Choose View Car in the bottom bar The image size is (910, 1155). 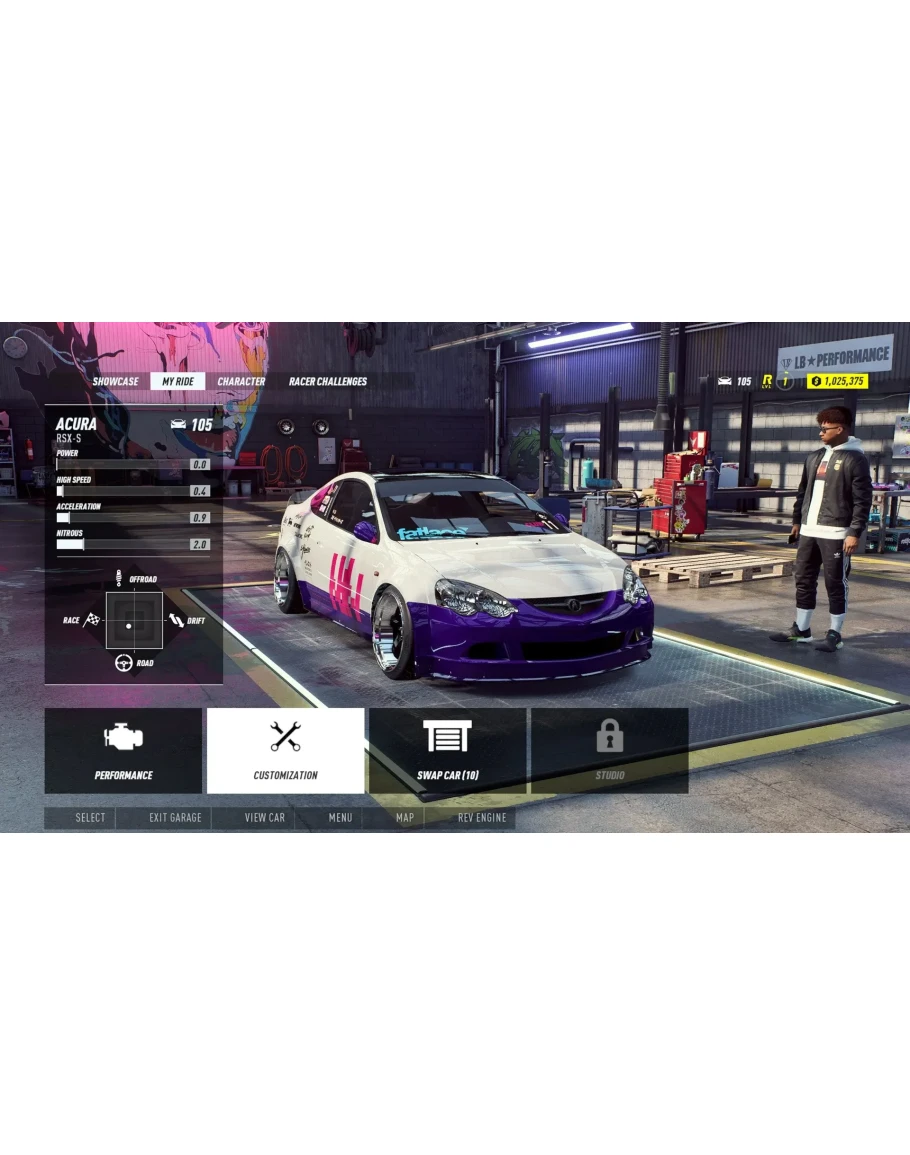(x=264, y=818)
